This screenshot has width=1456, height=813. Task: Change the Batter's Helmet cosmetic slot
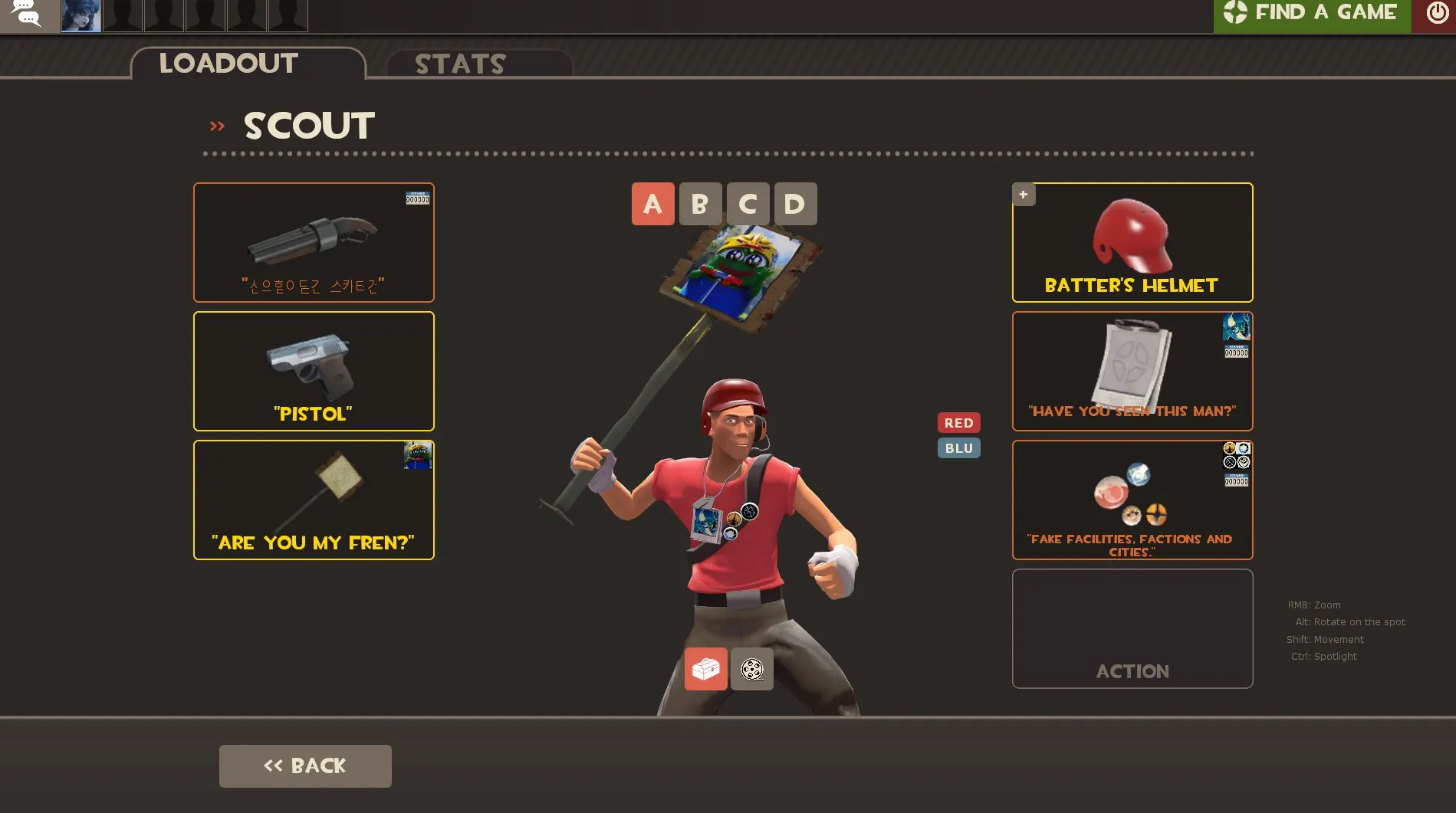point(1132,242)
